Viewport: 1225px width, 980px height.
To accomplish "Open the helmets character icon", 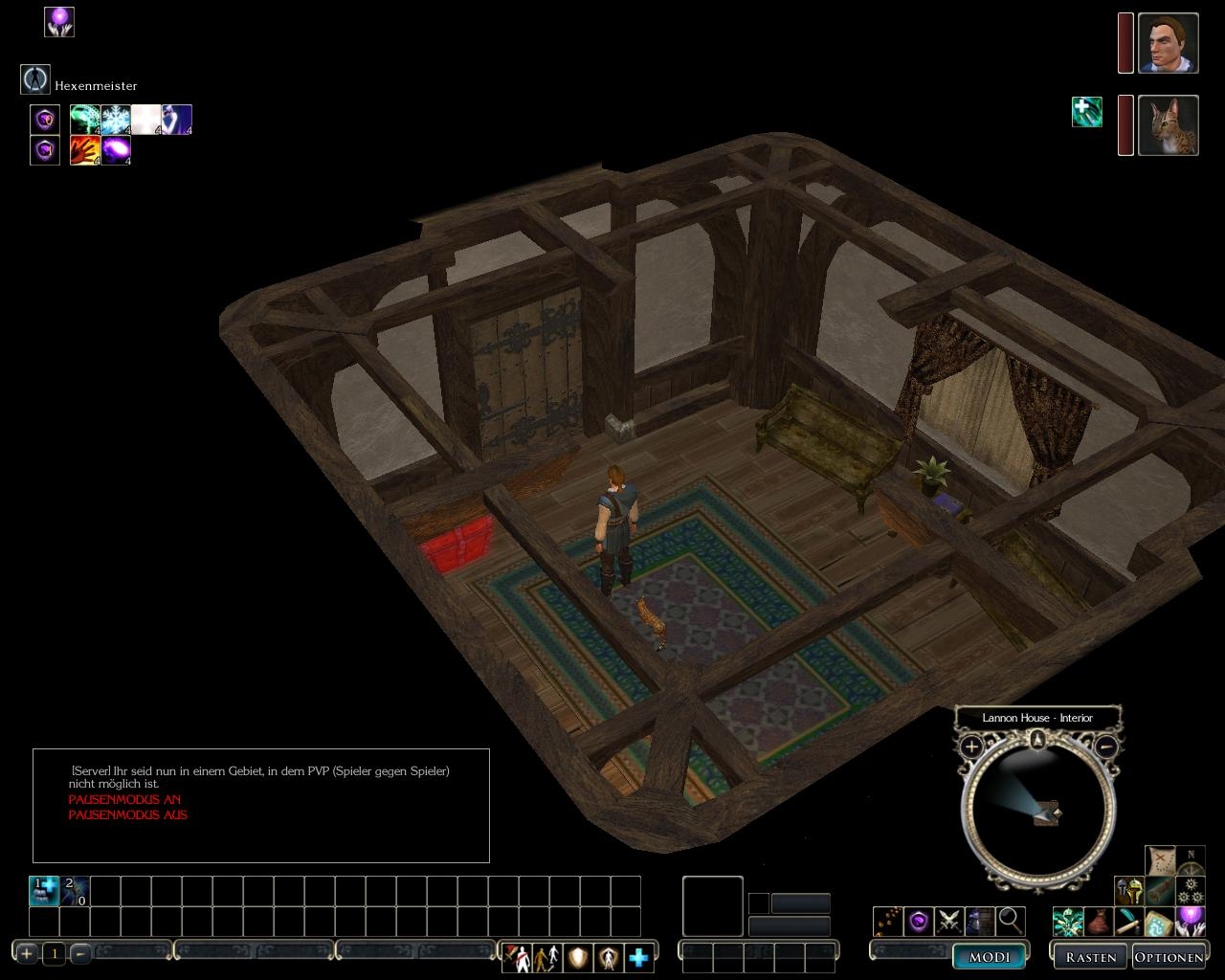I will coord(1129,891).
